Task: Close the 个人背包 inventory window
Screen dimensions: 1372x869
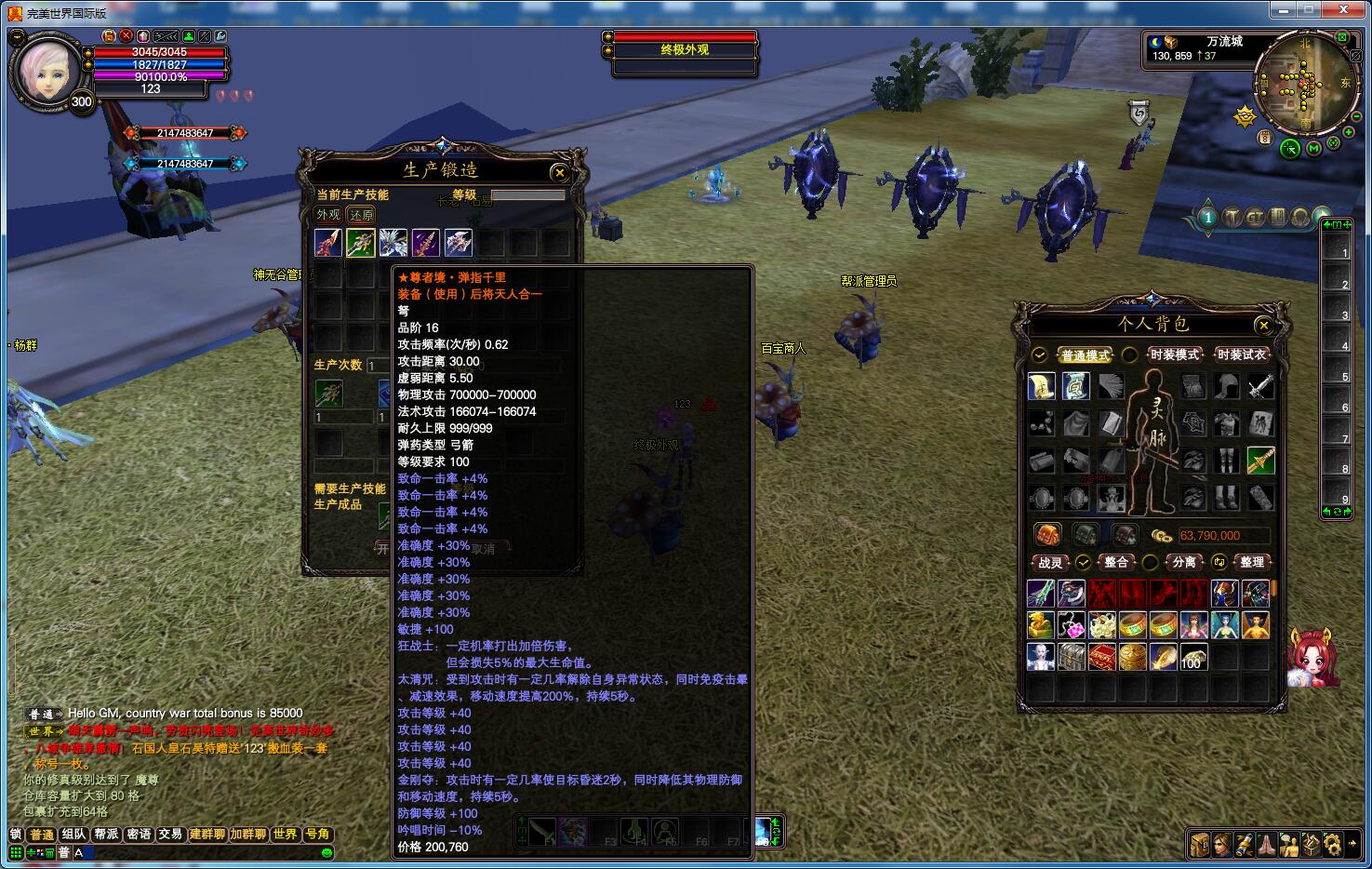Action: tap(1263, 325)
